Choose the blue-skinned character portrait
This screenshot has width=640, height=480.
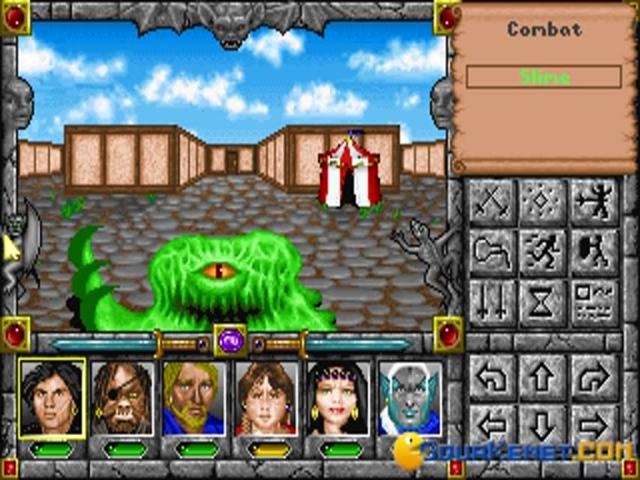pyautogui.click(x=409, y=398)
